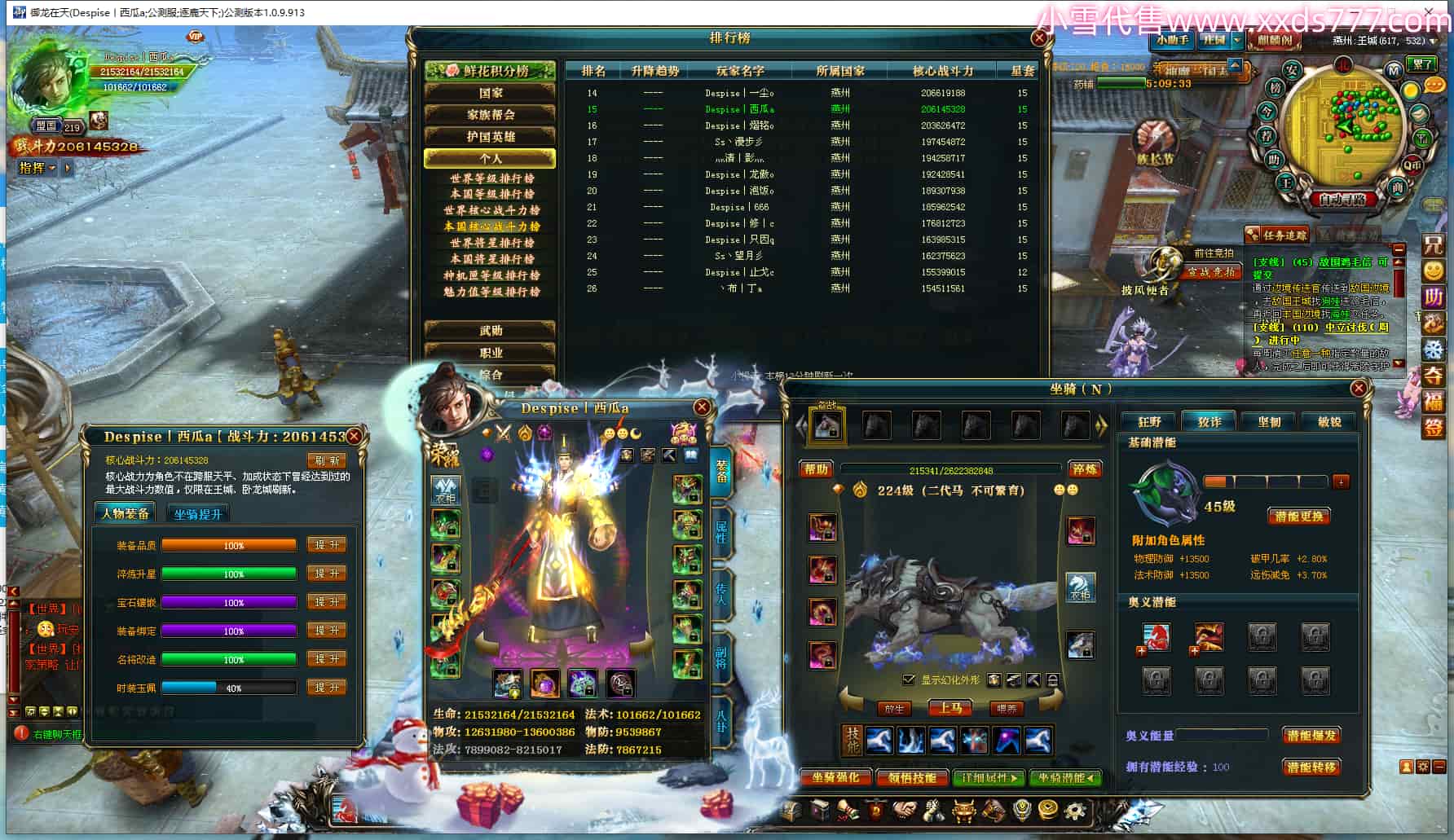Refresh core combat power with 刷新
The image size is (1454, 840).
point(327,461)
